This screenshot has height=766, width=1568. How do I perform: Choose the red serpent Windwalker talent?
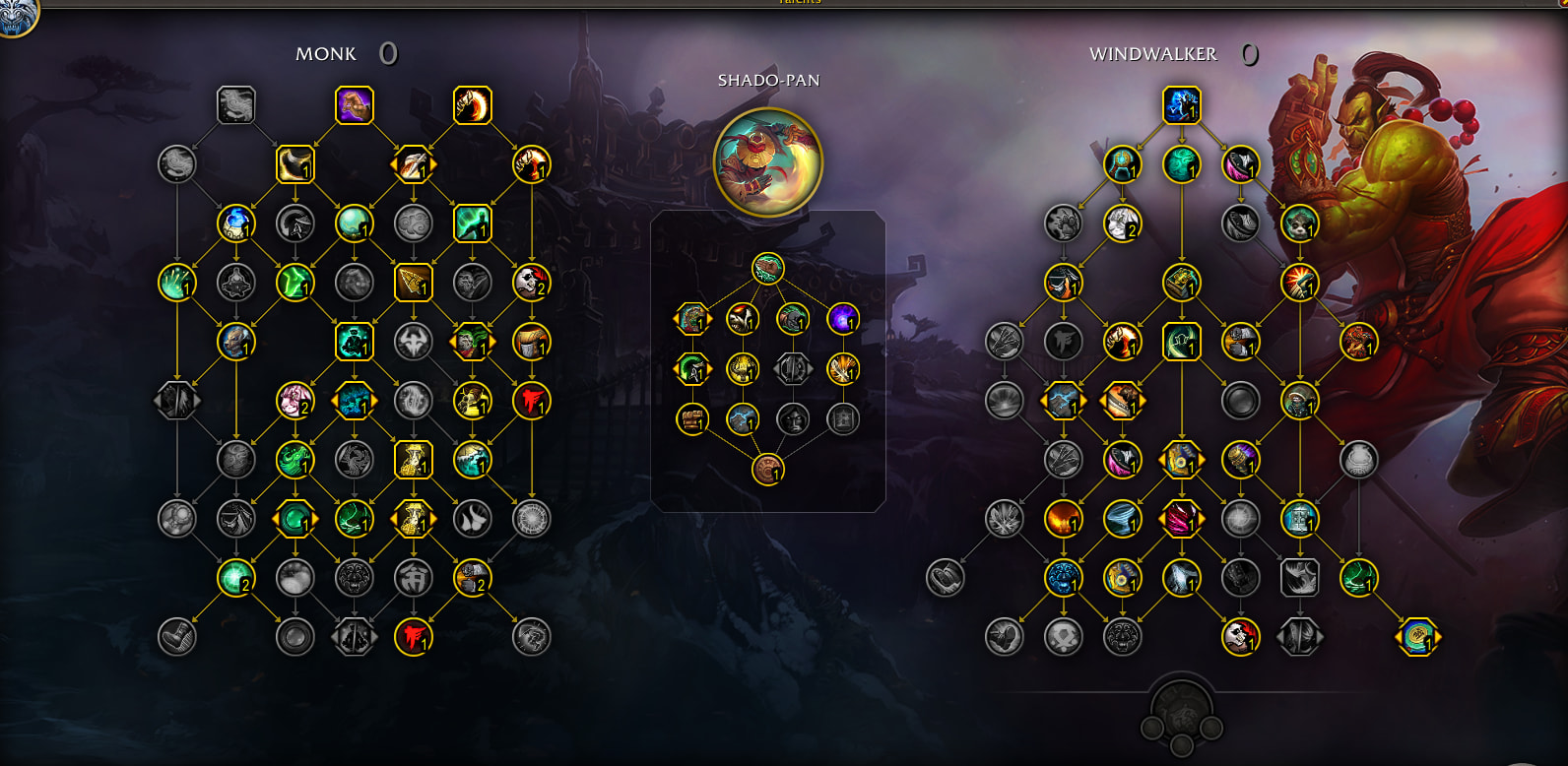point(1358,342)
